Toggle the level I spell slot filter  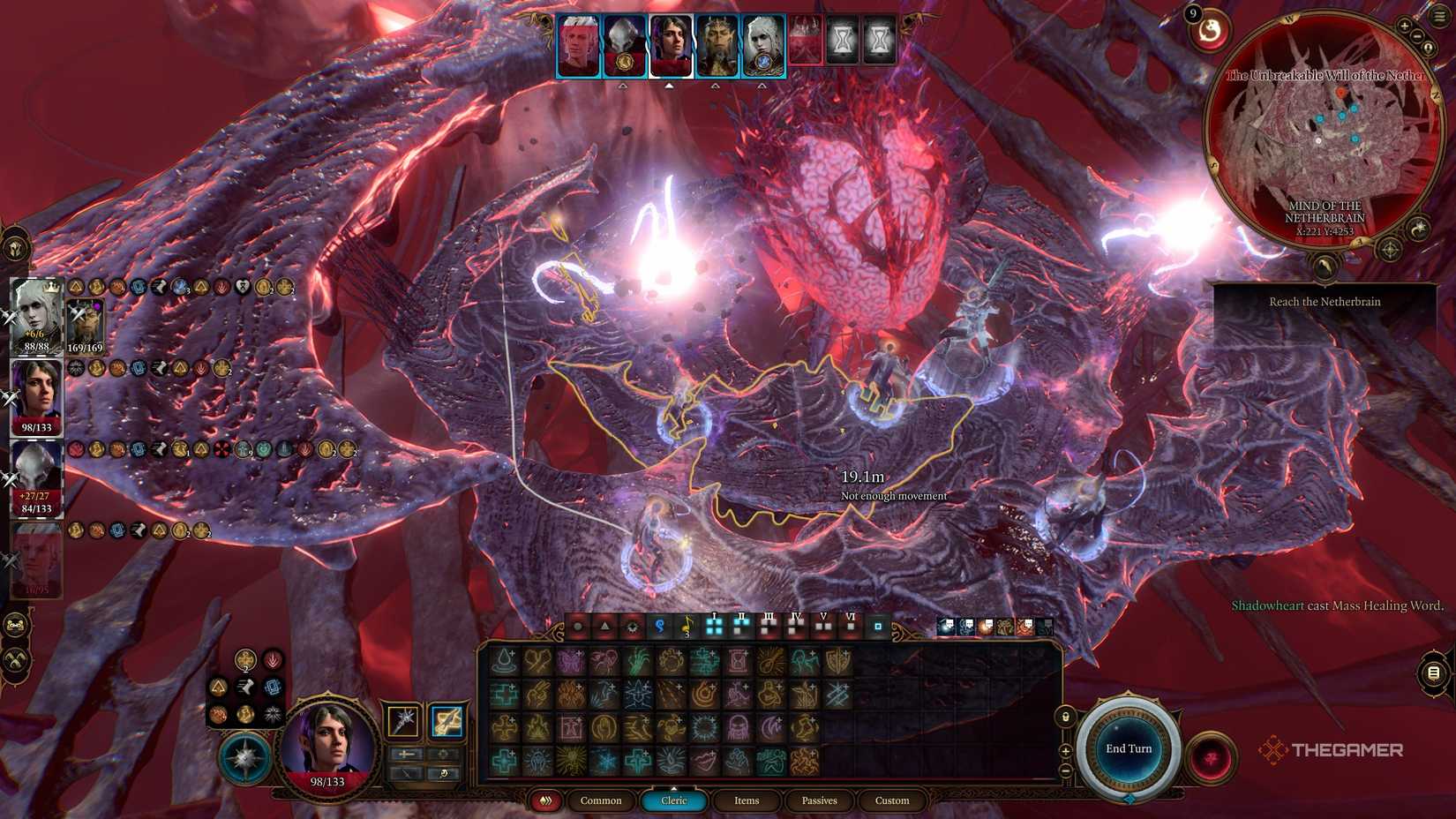click(x=714, y=625)
